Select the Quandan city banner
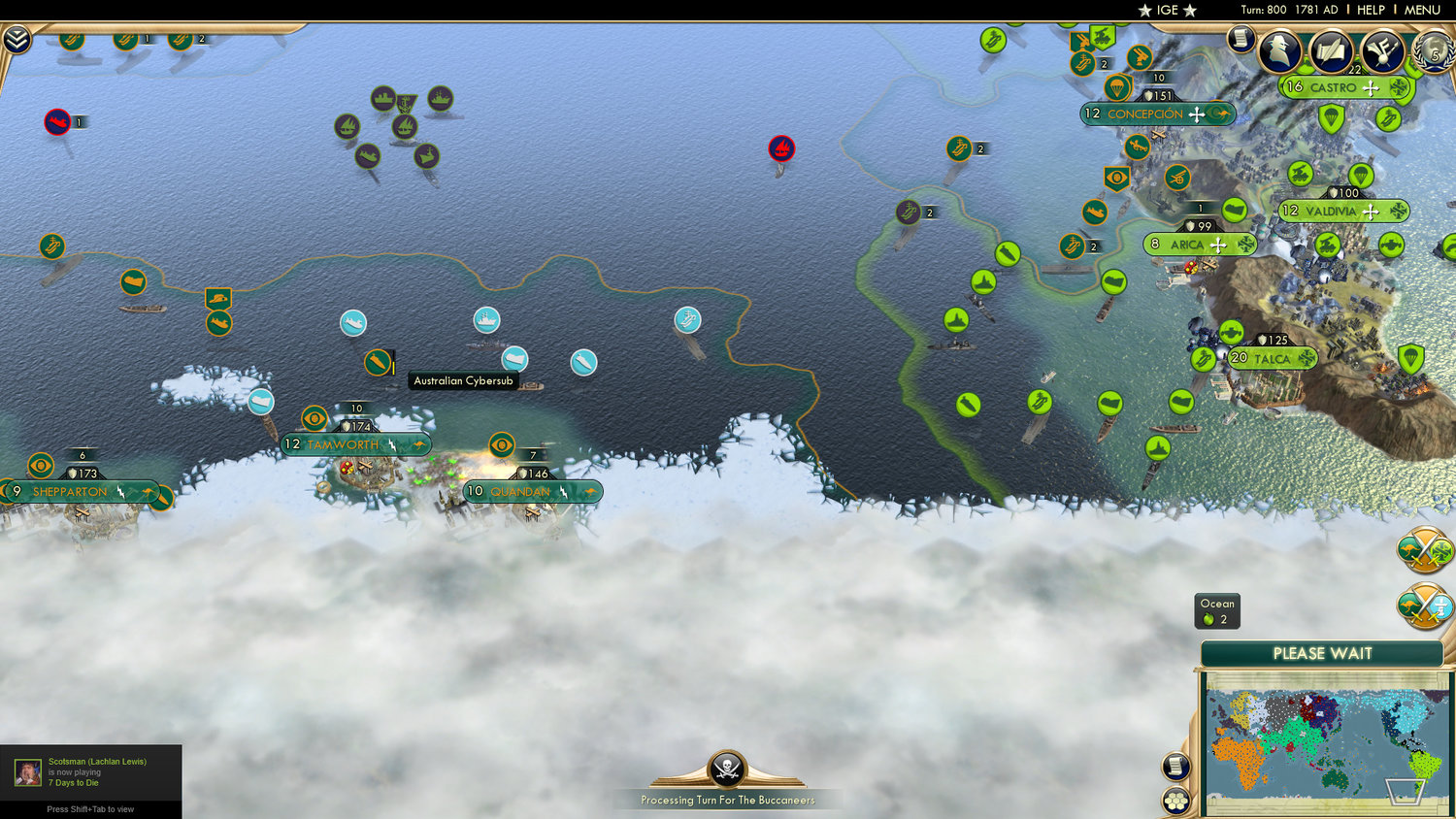The width and height of the screenshot is (1456, 819). pos(520,491)
